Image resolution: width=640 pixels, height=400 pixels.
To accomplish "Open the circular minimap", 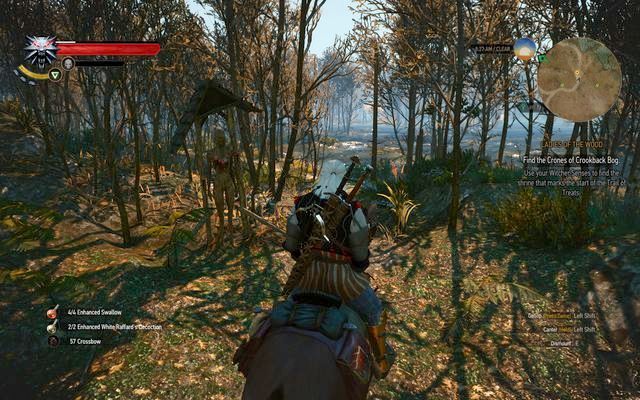I will (579, 79).
